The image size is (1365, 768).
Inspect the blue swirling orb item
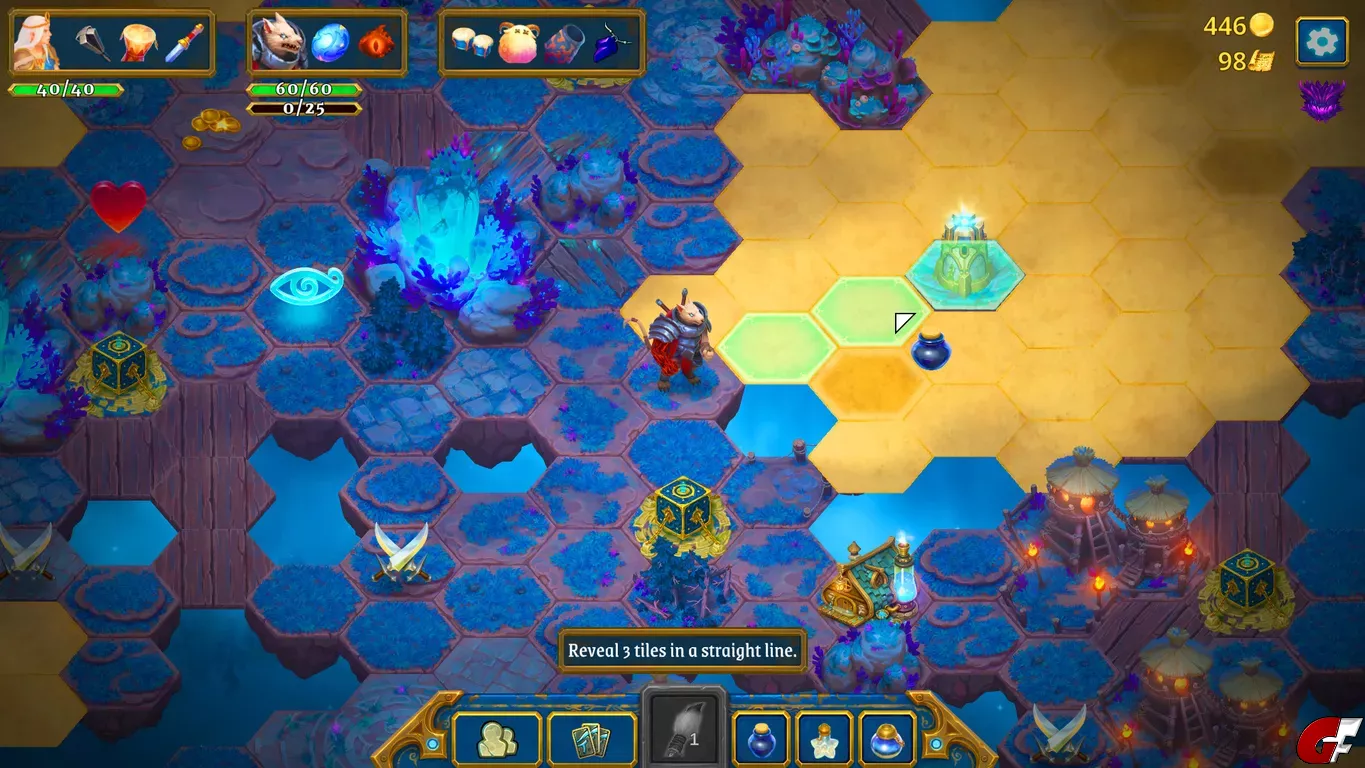(329, 43)
